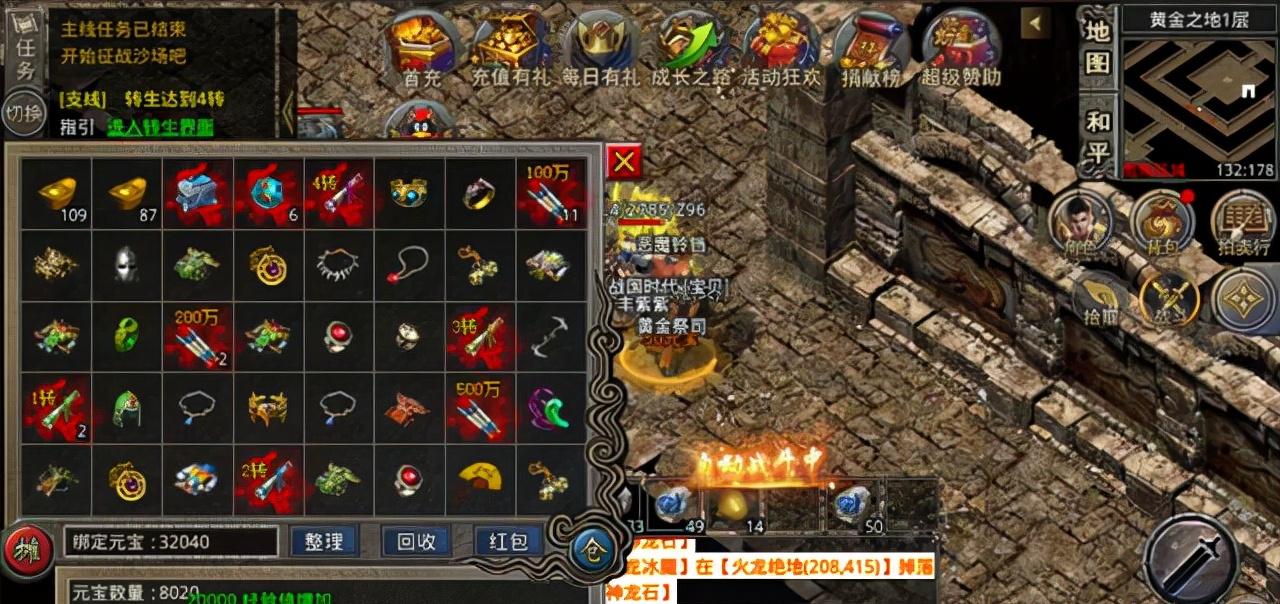Open the 回收 recycle function
This screenshot has width=1280, height=604.
(x=416, y=541)
